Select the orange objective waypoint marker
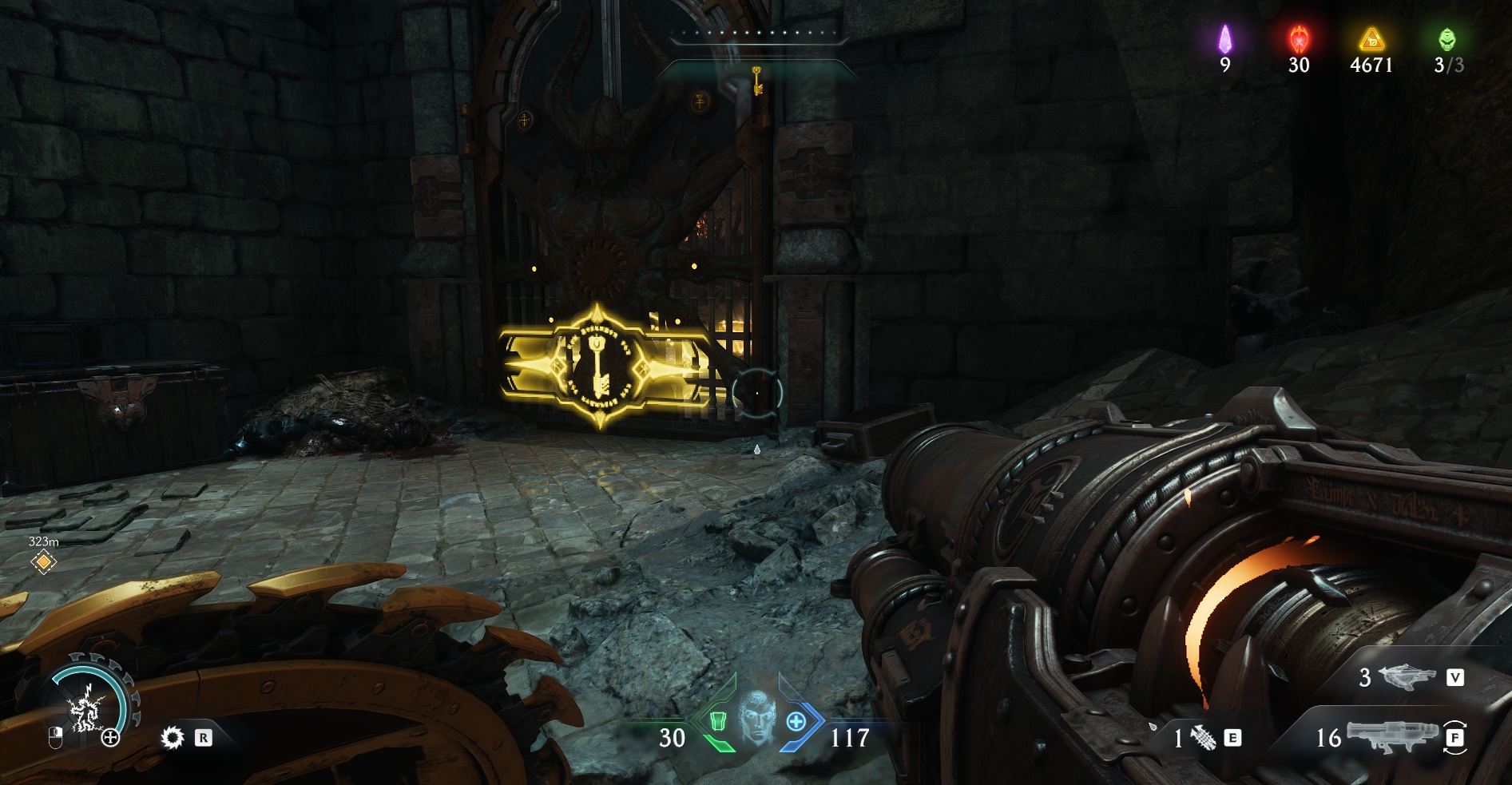Image resolution: width=1512 pixels, height=785 pixels. point(43,562)
